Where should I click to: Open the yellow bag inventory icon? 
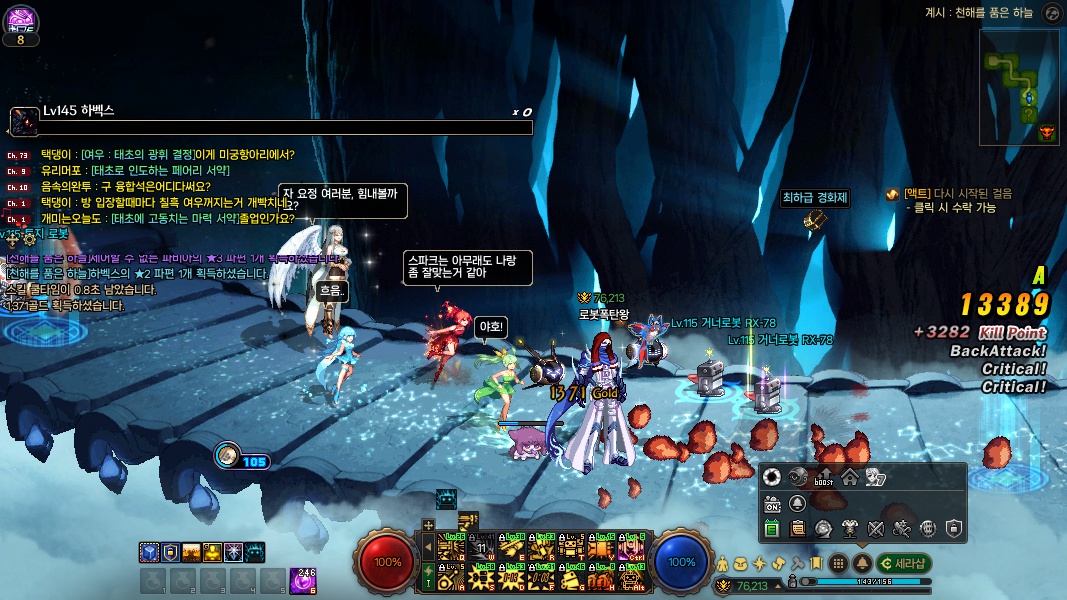(x=740, y=563)
